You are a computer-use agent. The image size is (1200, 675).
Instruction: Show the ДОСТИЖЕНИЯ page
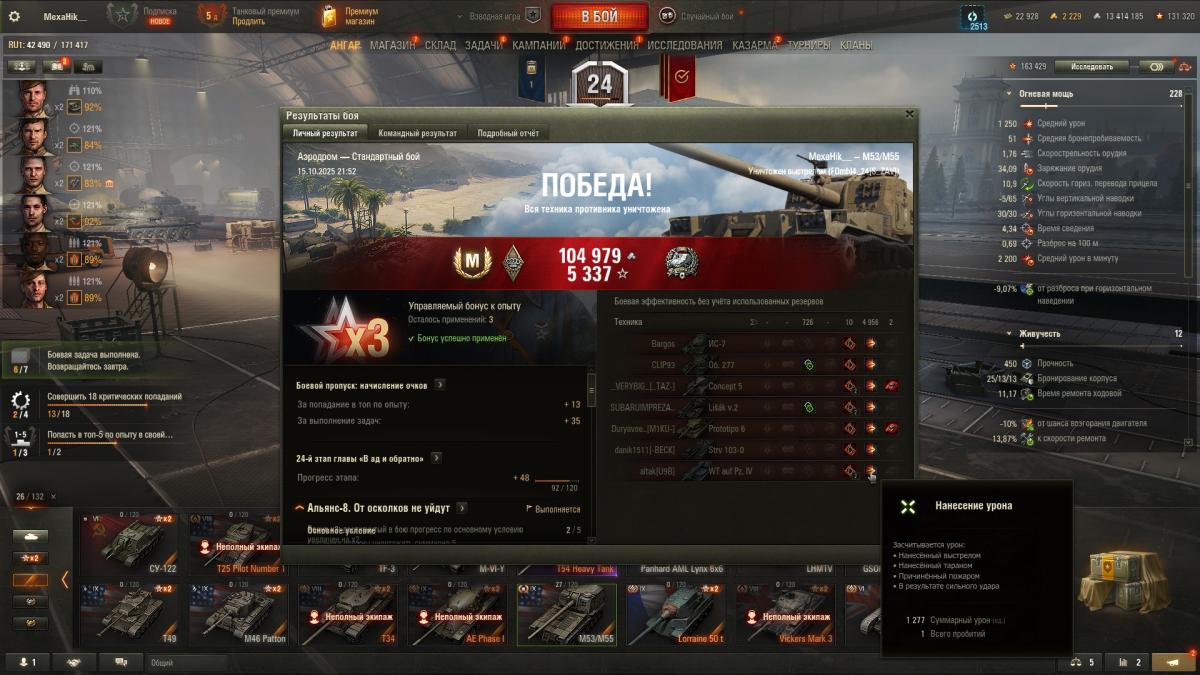click(606, 45)
